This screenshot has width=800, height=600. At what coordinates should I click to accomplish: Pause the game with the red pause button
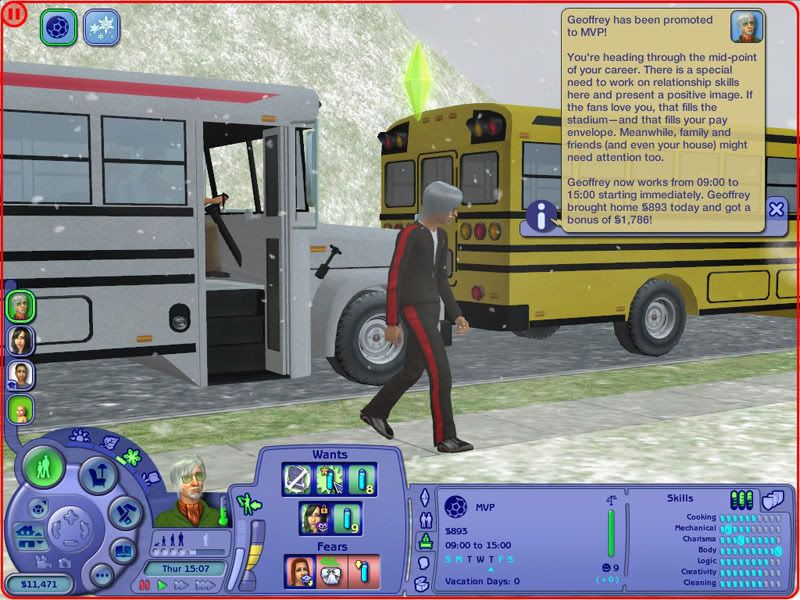tap(143, 586)
